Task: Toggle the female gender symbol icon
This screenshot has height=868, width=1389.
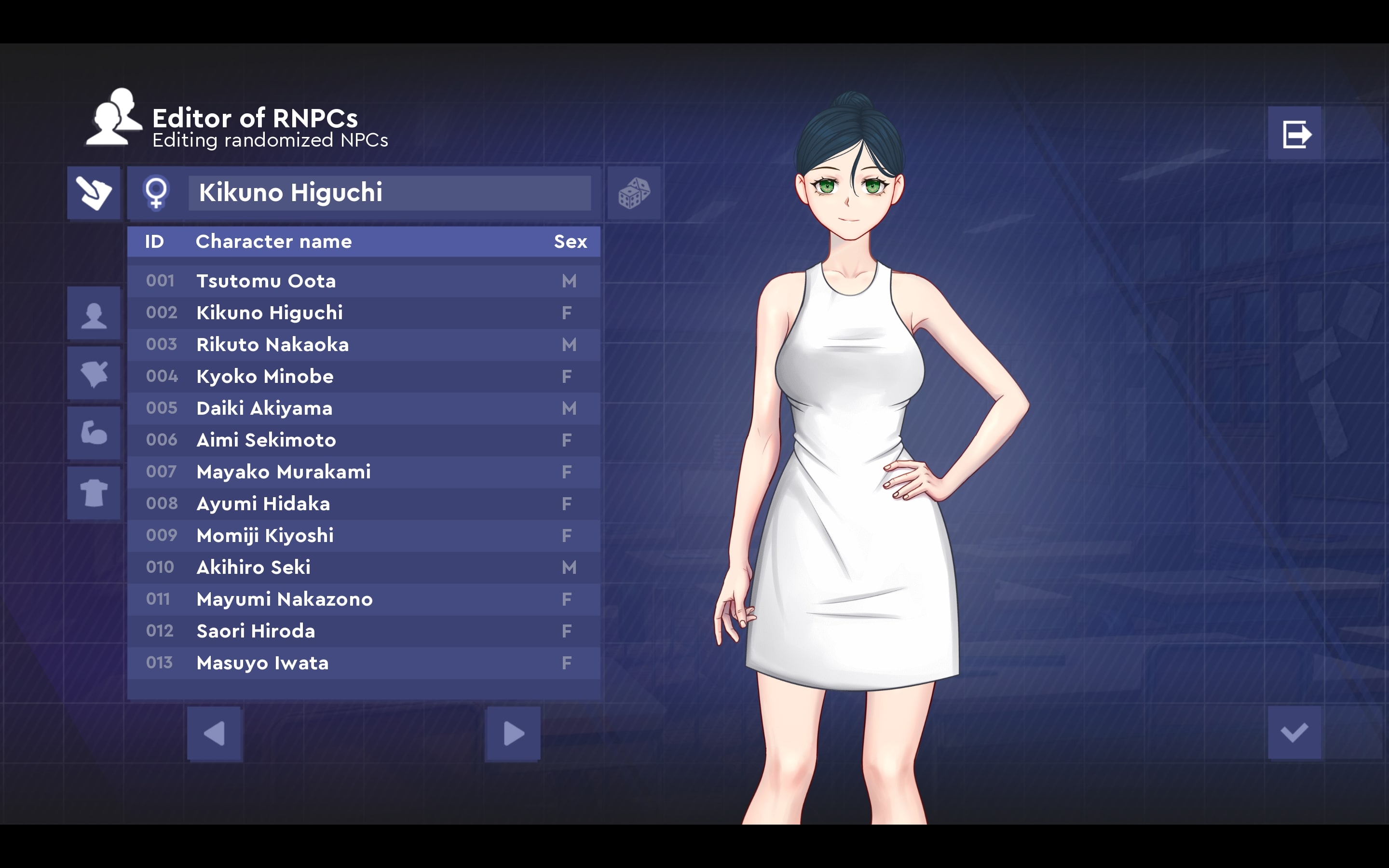Action: coord(156,193)
